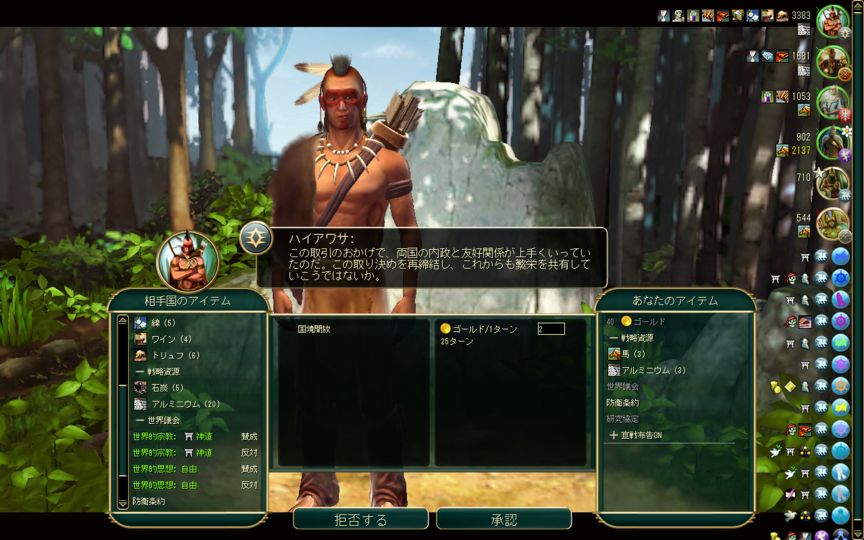This screenshot has width=864, height=540.
Task: Offer your アルミニウム (3) resource
Action: tap(652, 370)
